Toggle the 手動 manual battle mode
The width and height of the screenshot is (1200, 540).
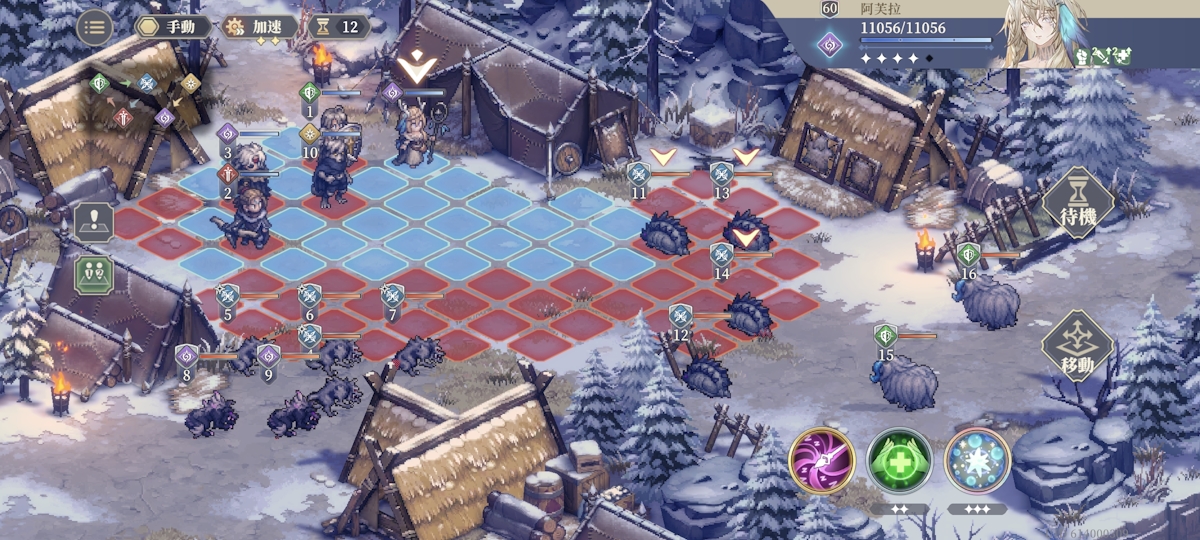[x=175, y=27]
